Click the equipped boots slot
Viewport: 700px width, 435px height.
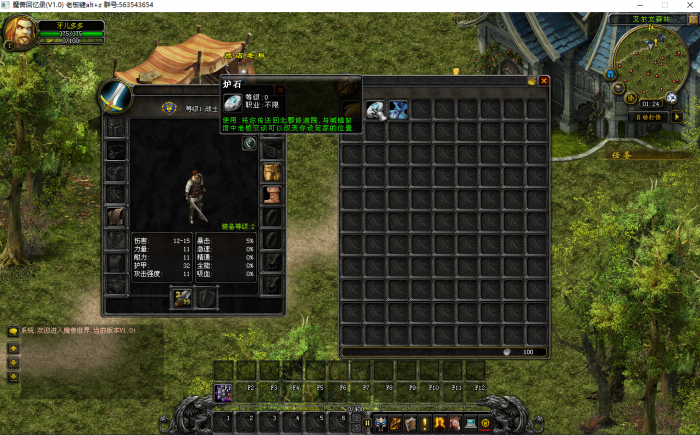point(270,194)
